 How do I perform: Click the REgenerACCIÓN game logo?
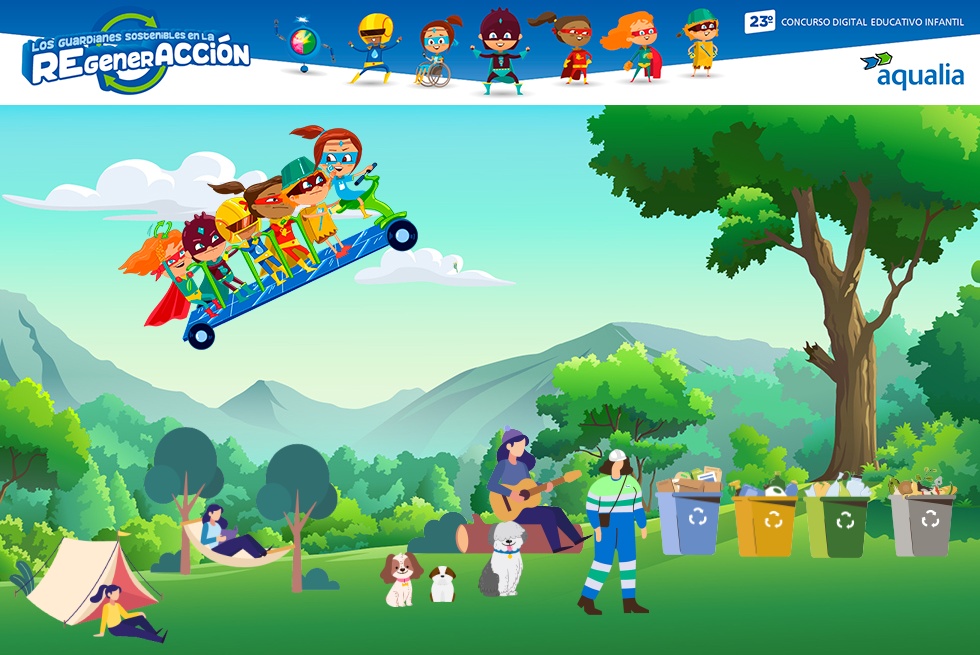(137, 55)
